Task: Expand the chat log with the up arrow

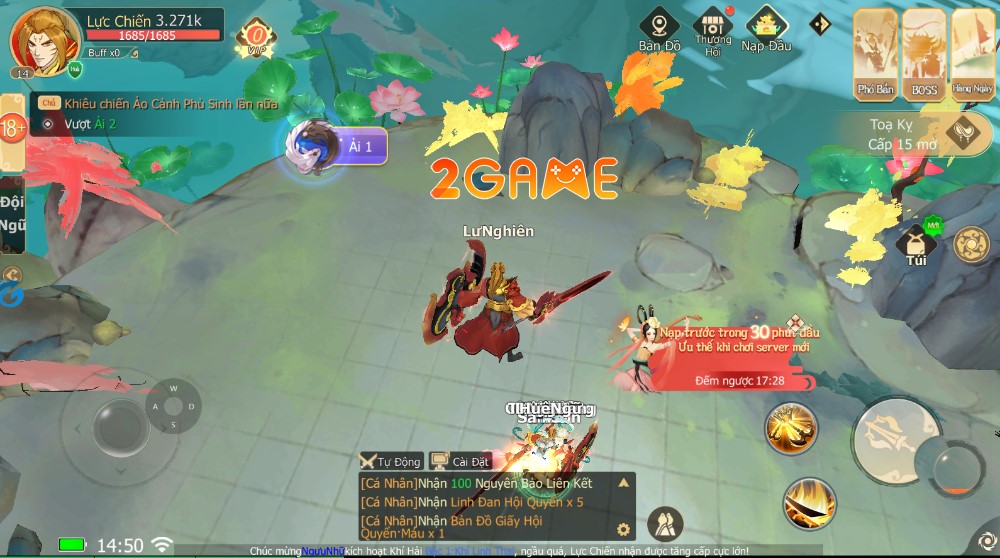Action: coord(623,483)
